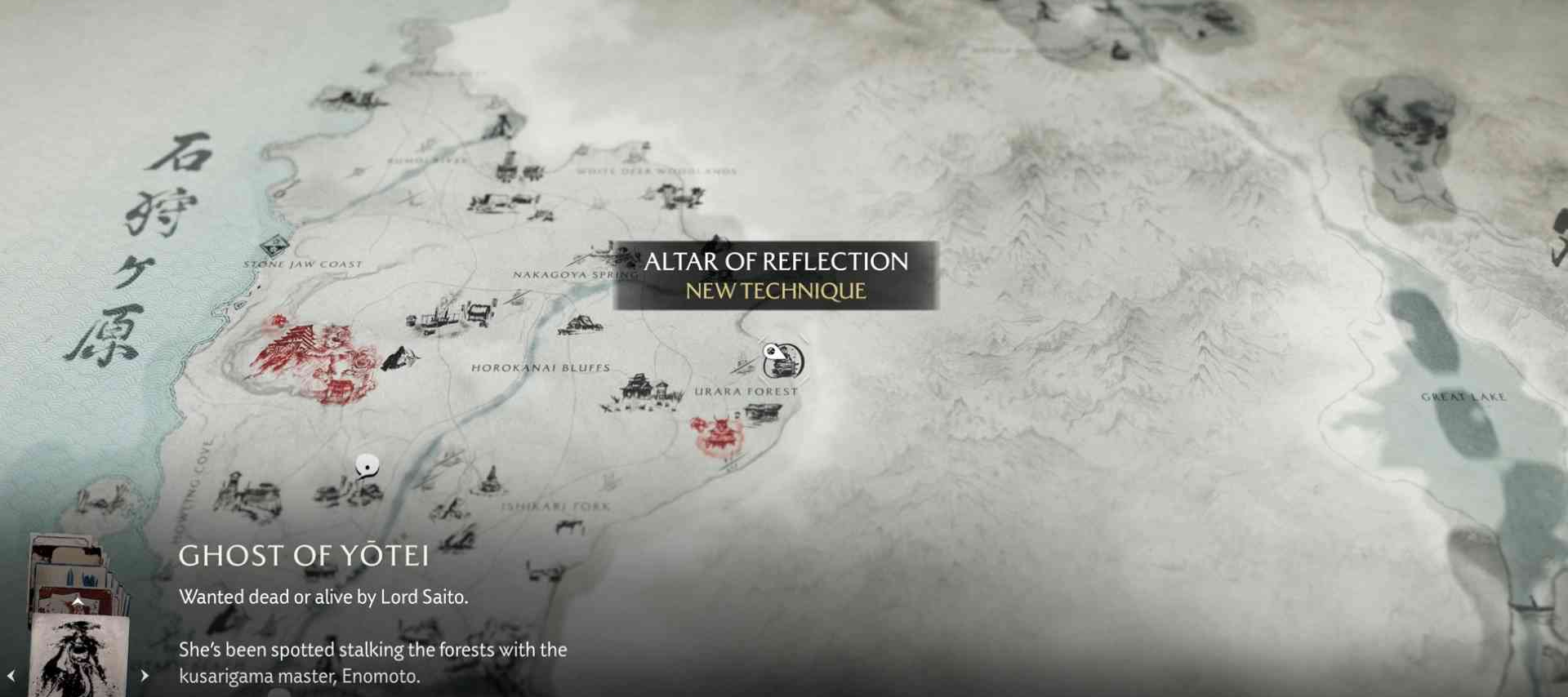The image size is (1568, 697).
Task: Select the red oni mask marker below Urara Forest
Action: pyautogui.click(x=718, y=433)
